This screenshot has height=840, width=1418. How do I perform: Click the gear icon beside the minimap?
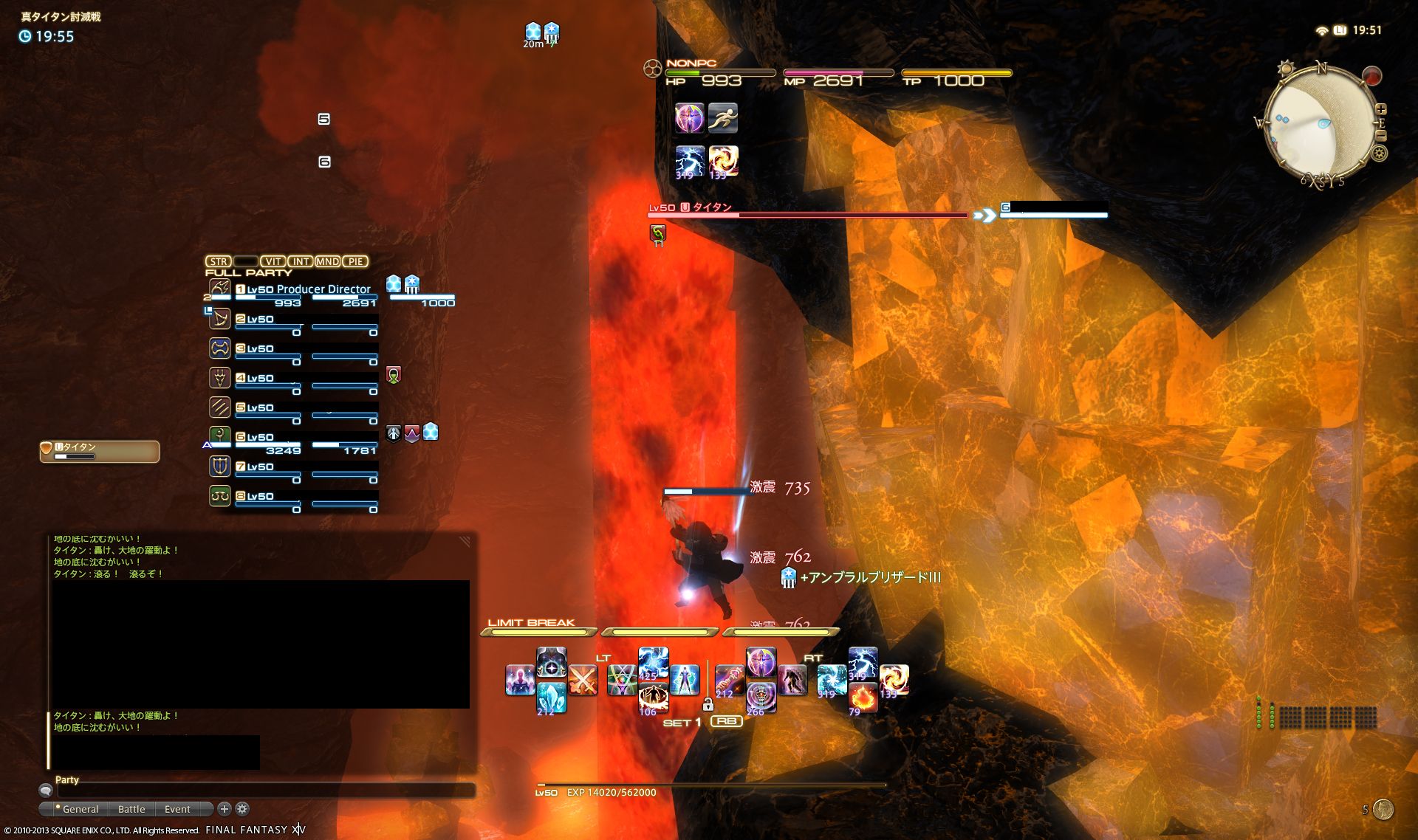pyautogui.click(x=1380, y=153)
